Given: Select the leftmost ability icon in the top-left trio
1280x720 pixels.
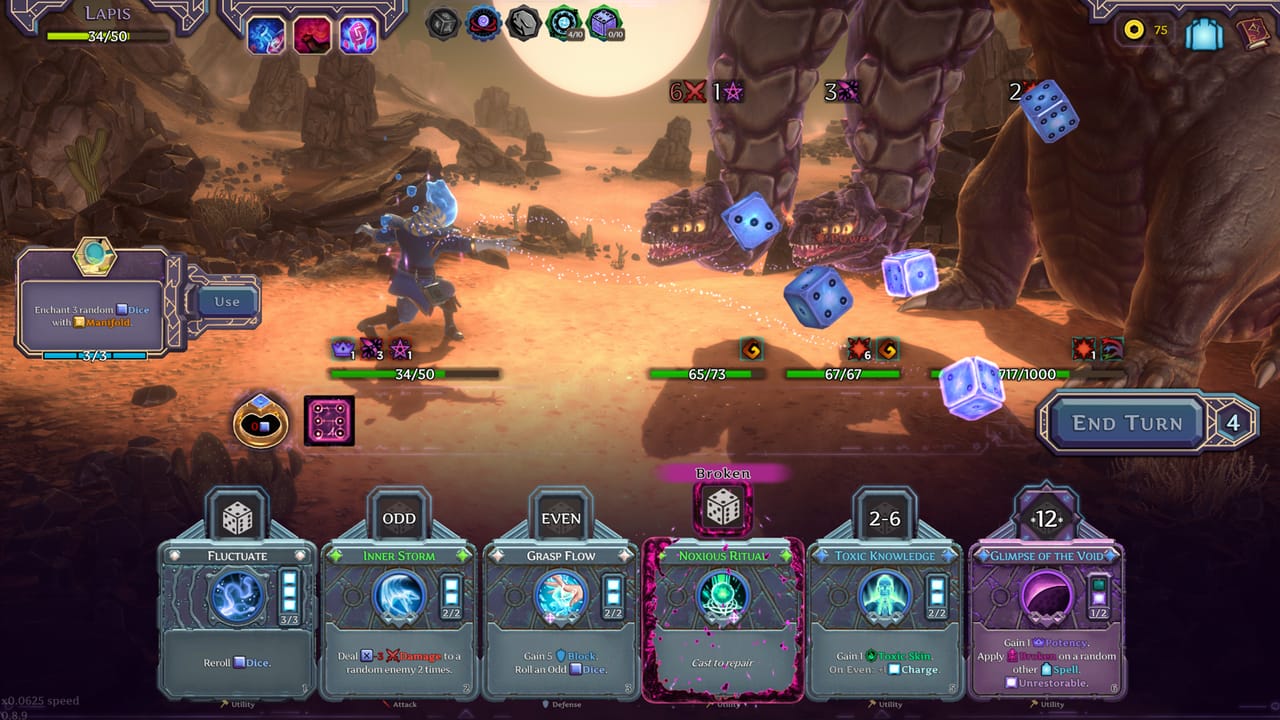Looking at the screenshot, I should coord(266,36).
